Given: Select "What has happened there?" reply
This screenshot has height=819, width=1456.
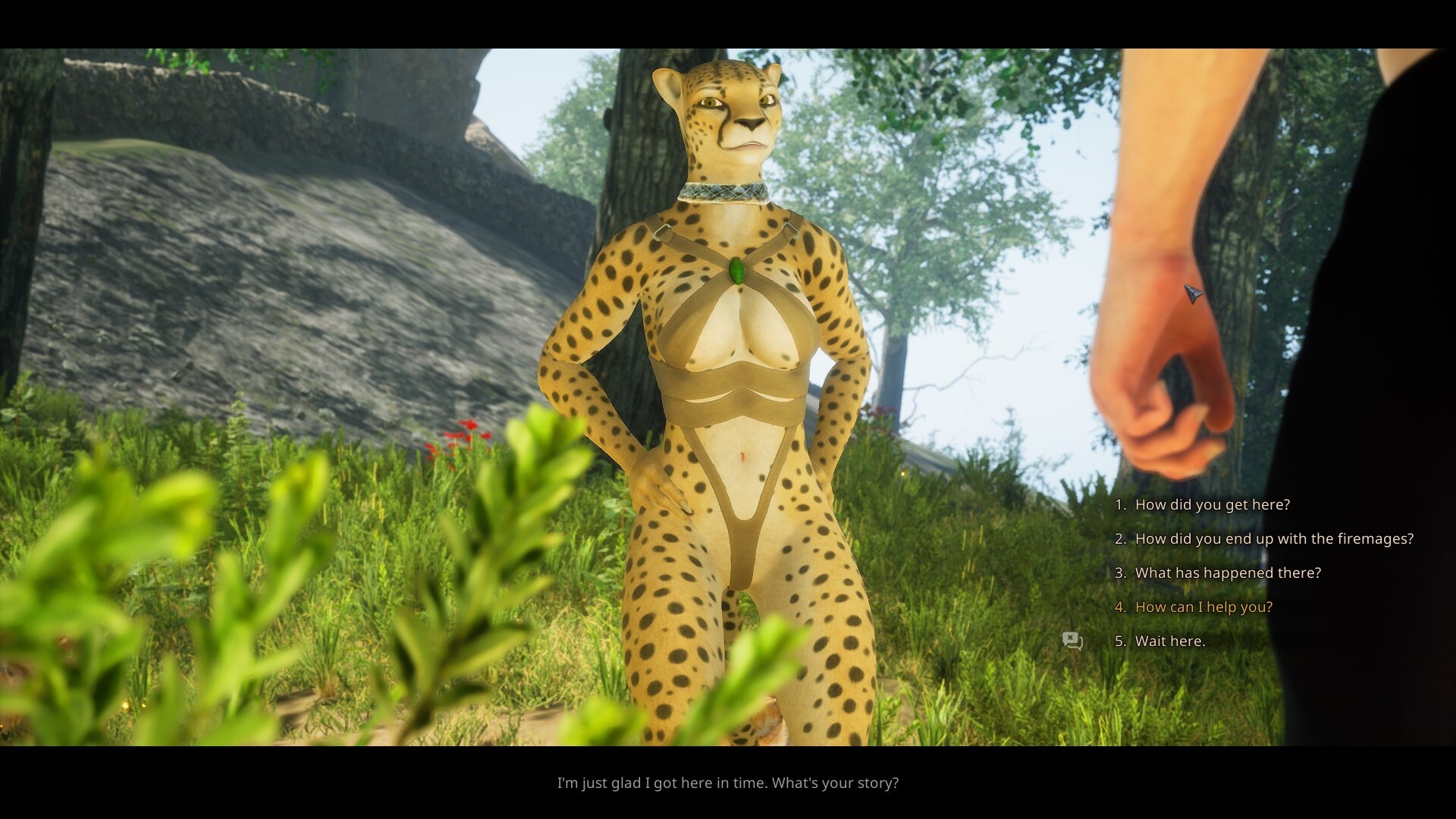Looking at the screenshot, I should pos(1227,573).
